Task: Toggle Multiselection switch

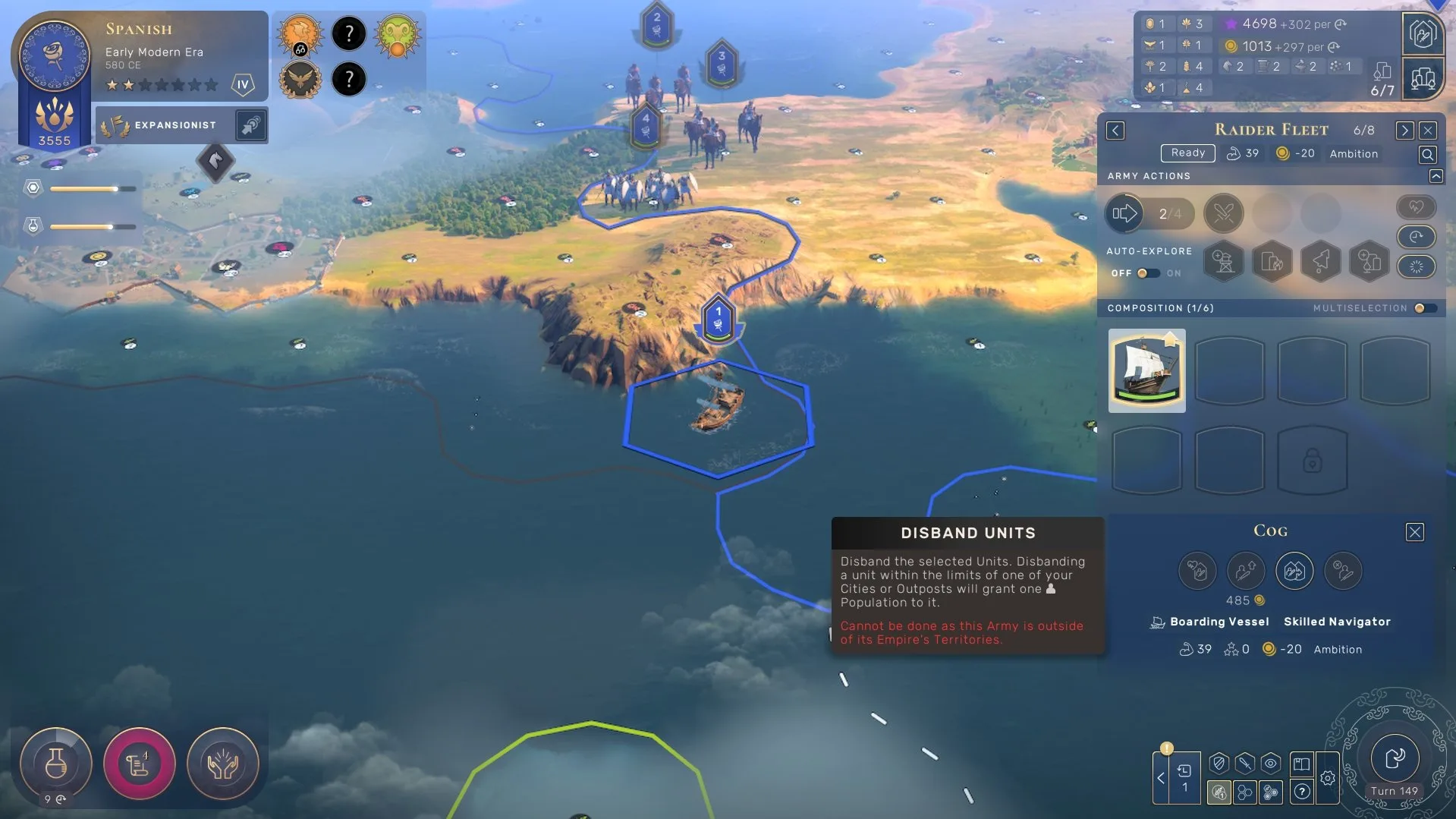Action: pyautogui.click(x=1424, y=308)
